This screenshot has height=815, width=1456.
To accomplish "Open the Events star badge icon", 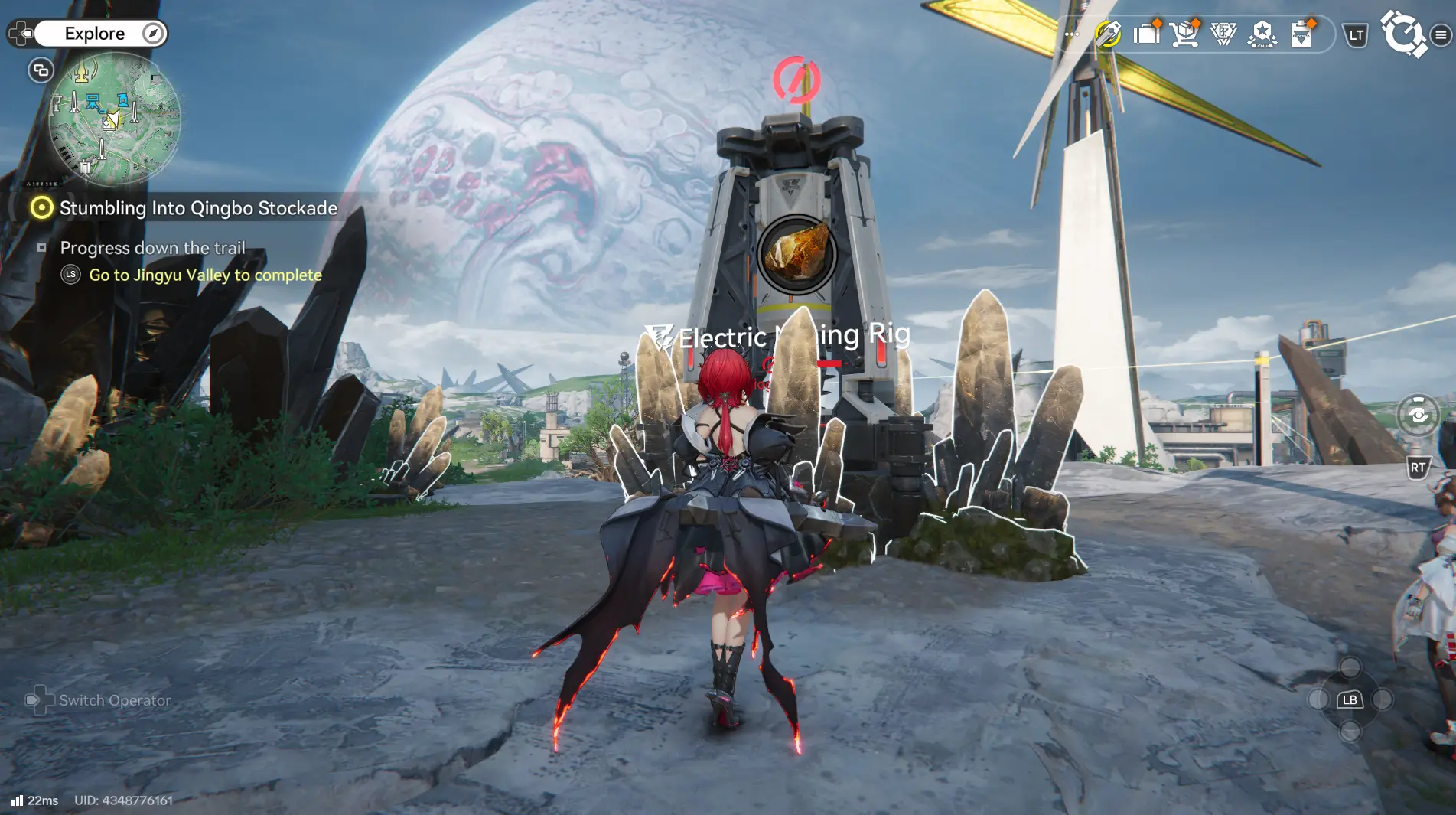I will pos(1262,34).
